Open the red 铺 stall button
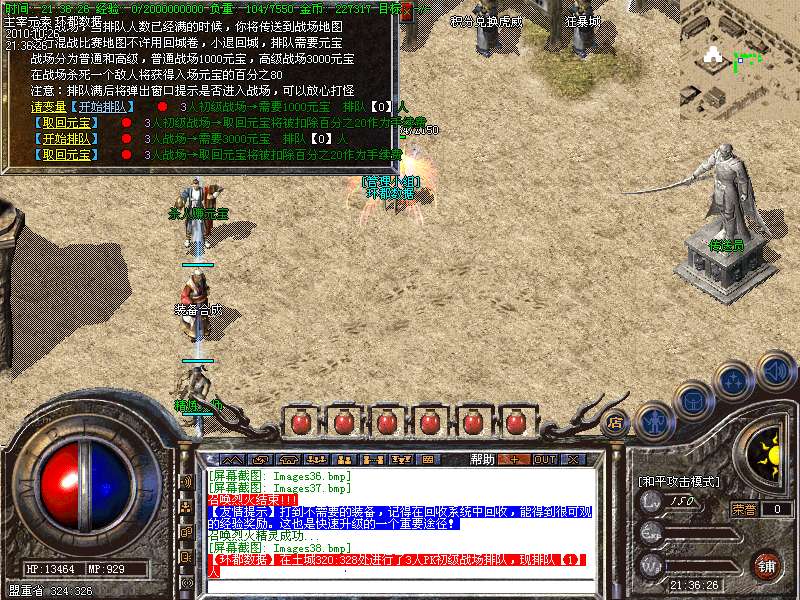 [x=766, y=565]
